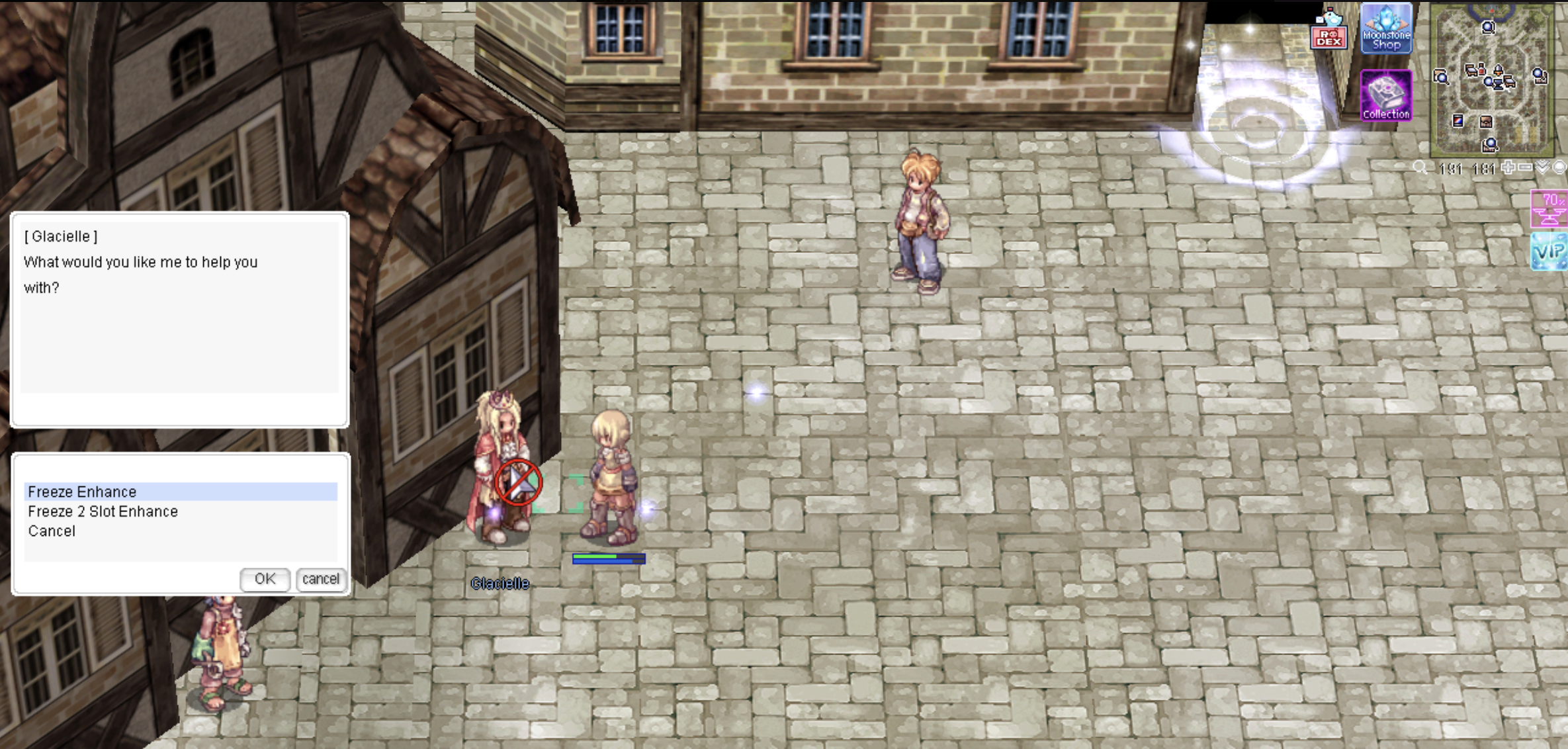This screenshot has height=749, width=1568.
Task: Zoom out the minimap with the minus button
Action: point(1525,167)
